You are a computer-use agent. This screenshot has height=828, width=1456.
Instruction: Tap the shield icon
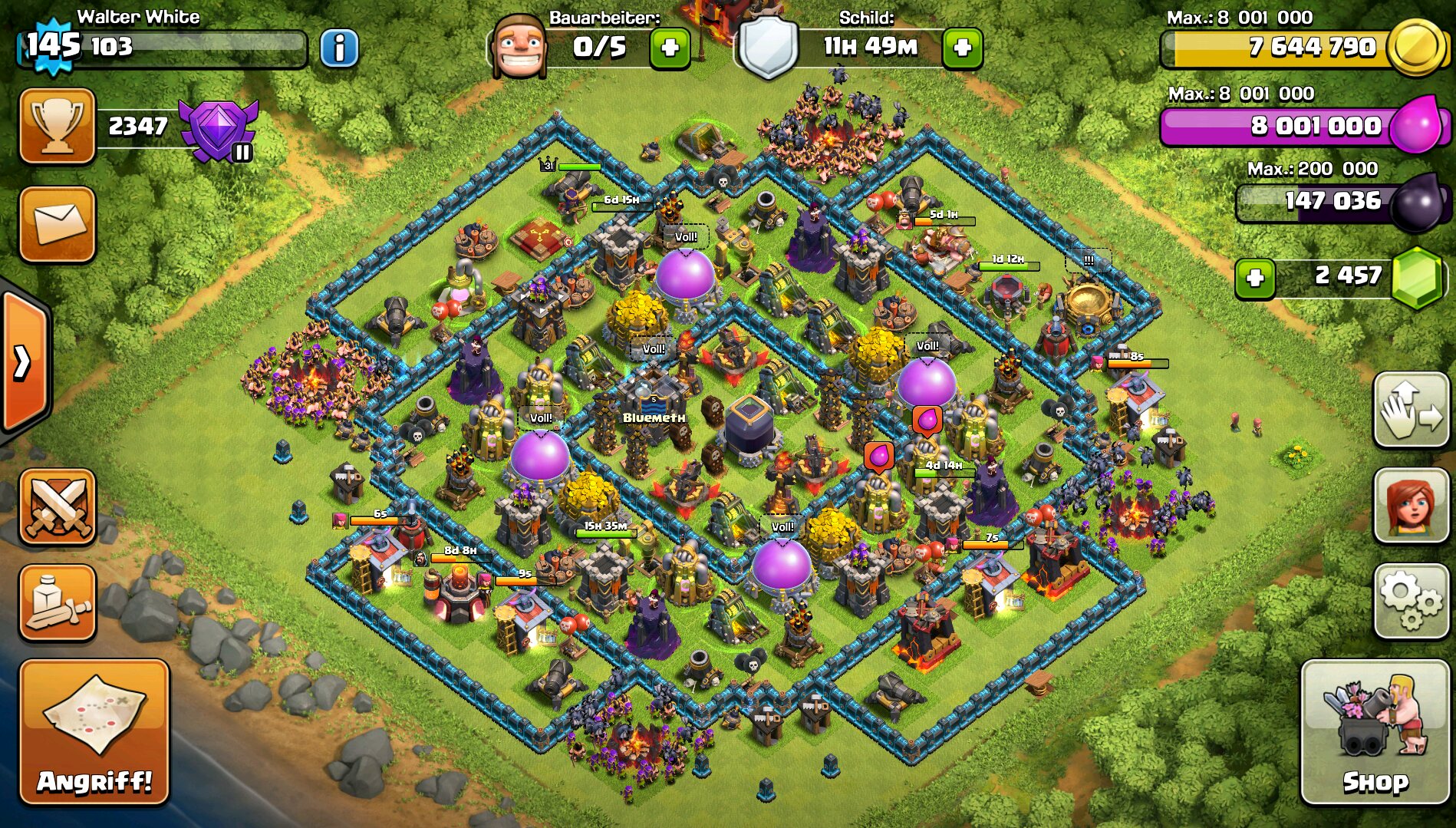pyautogui.click(x=767, y=48)
